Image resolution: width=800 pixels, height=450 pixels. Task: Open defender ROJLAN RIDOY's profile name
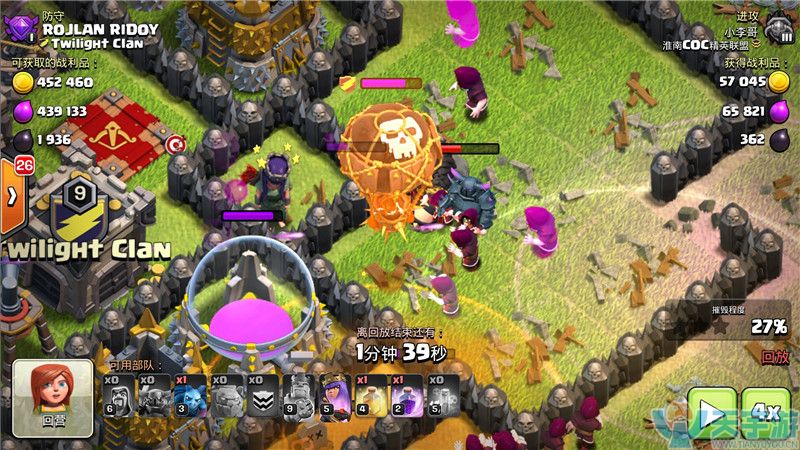click(x=100, y=30)
